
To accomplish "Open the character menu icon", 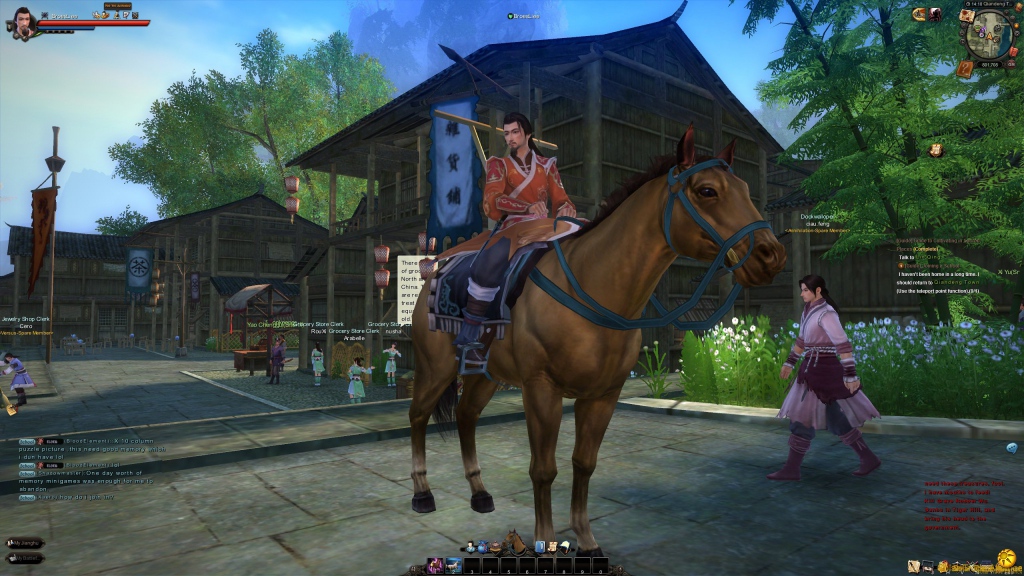I will 468,547.
